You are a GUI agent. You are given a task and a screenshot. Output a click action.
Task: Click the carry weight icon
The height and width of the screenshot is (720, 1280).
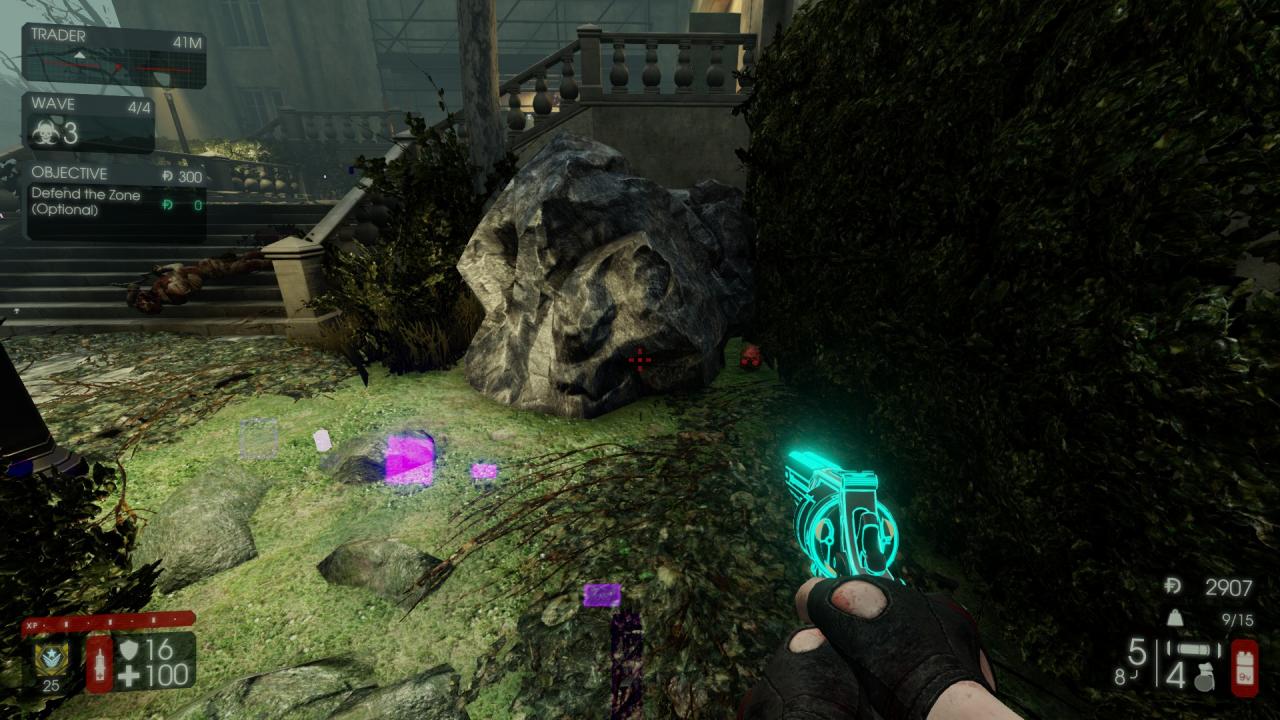point(1174,619)
